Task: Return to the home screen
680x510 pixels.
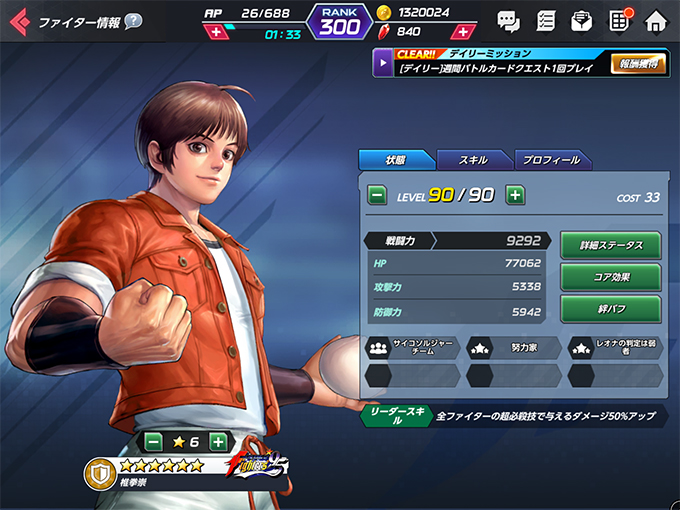Action: click(655, 20)
